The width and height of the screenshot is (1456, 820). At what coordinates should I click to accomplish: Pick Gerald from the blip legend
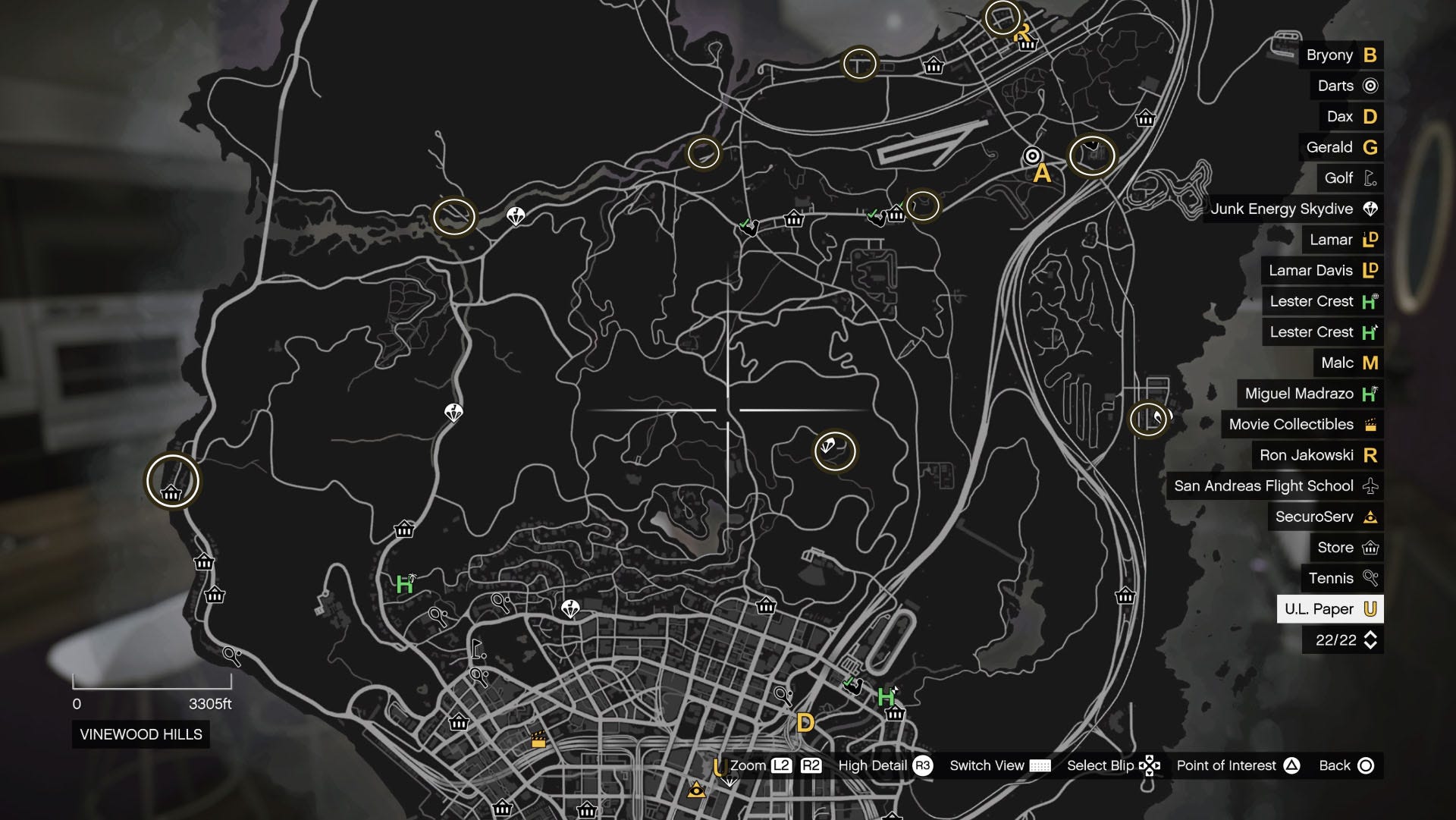[1340, 147]
